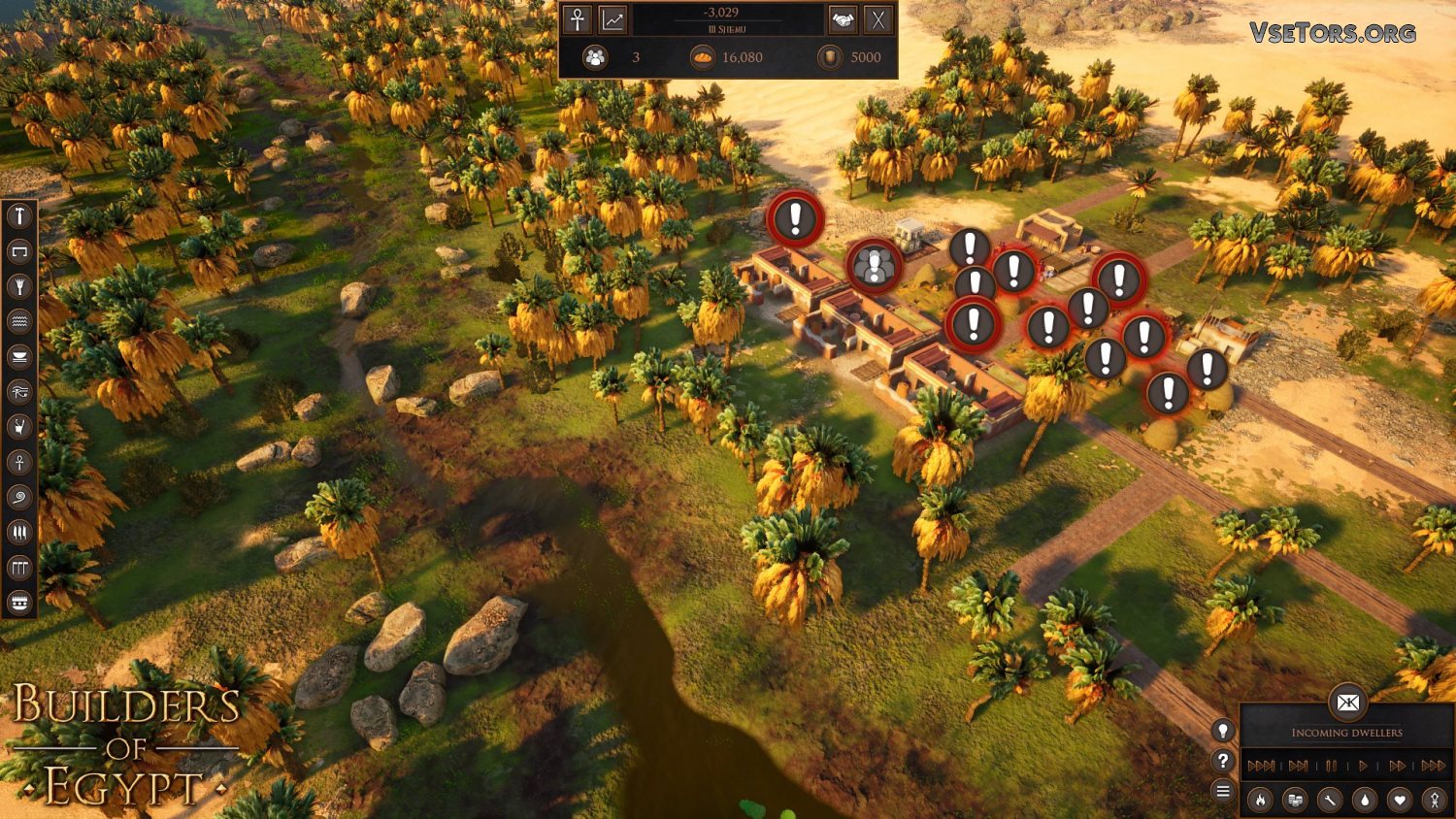
Task: Switch to the fastest triple-arrow speed
Action: click(1434, 766)
